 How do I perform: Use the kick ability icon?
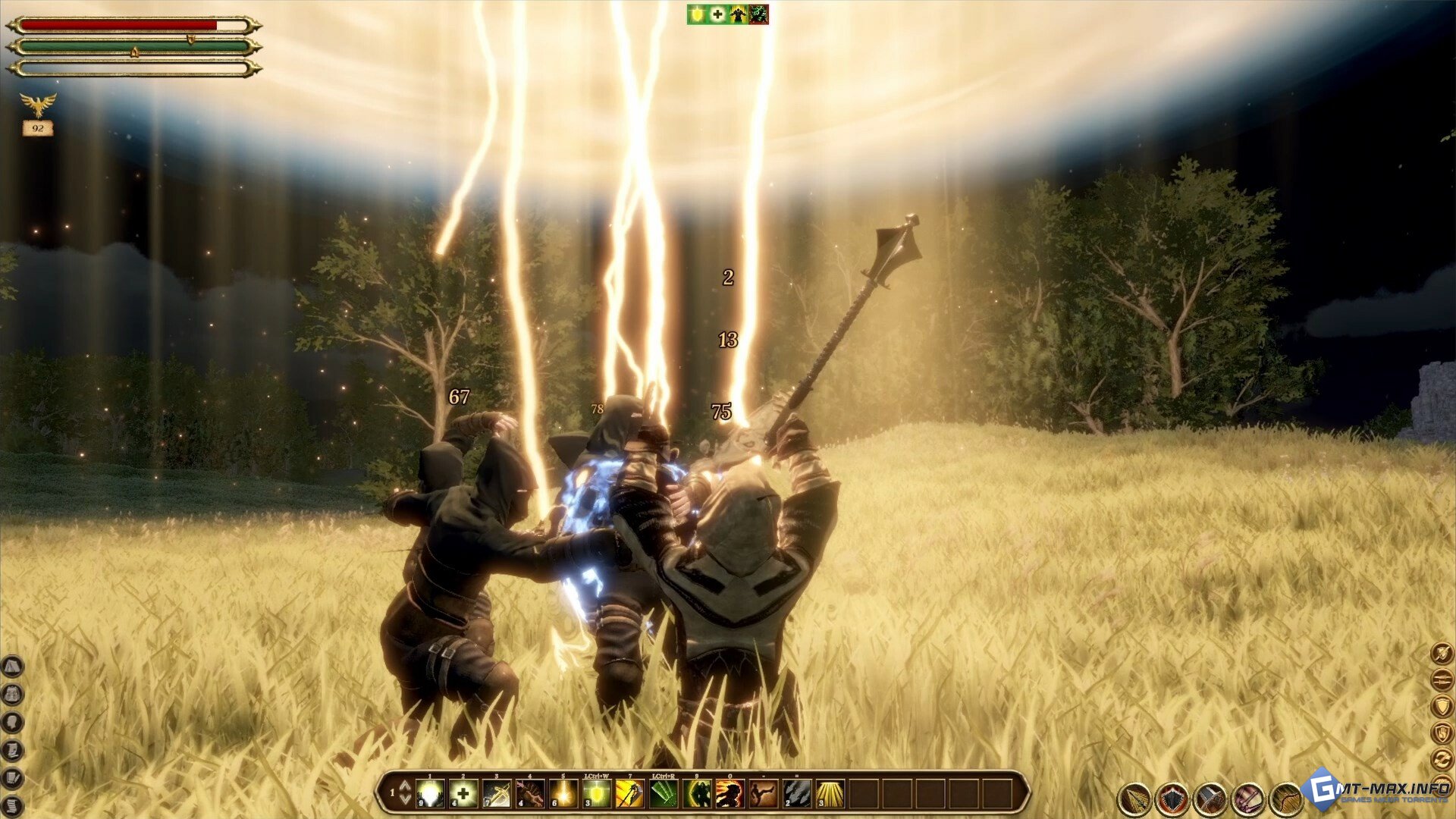pyautogui.click(x=763, y=794)
